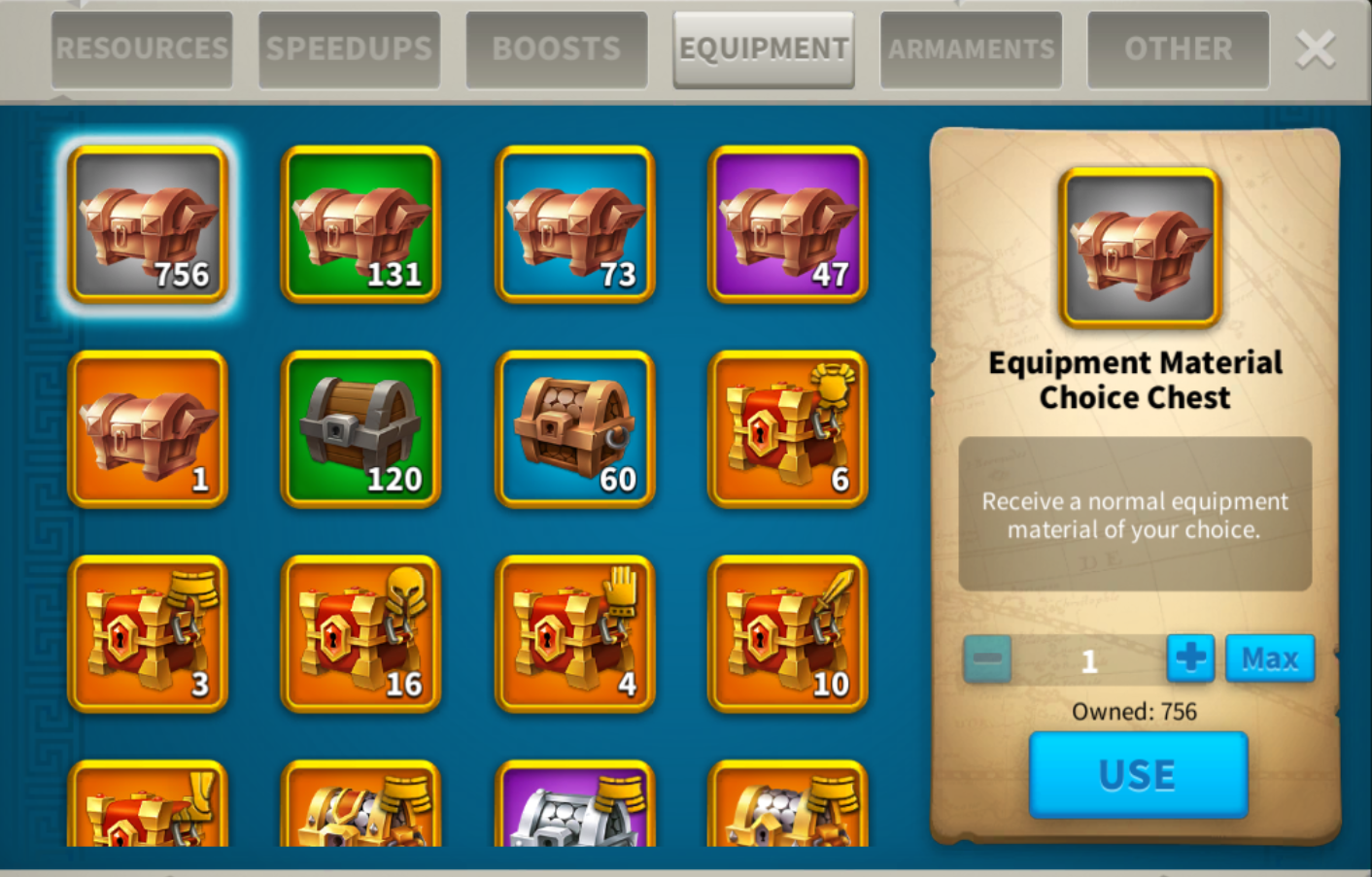The height and width of the screenshot is (877, 1372).
Task: Select the wooden chest showing 120
Action: tap(360, 429)
